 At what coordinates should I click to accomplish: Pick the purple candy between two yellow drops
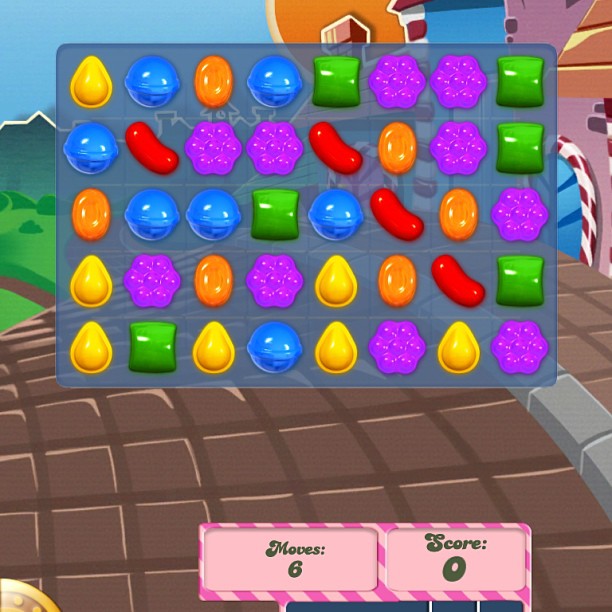pyautogui.click(x=397, y=348)
